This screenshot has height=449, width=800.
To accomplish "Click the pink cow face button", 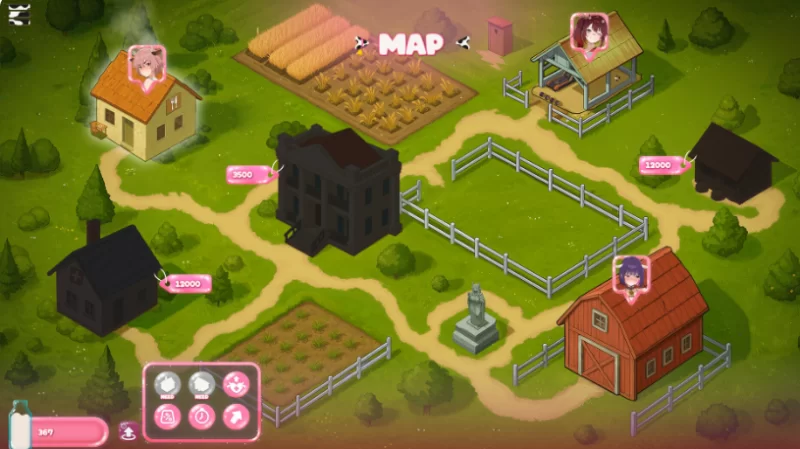I will pos(236,383).
